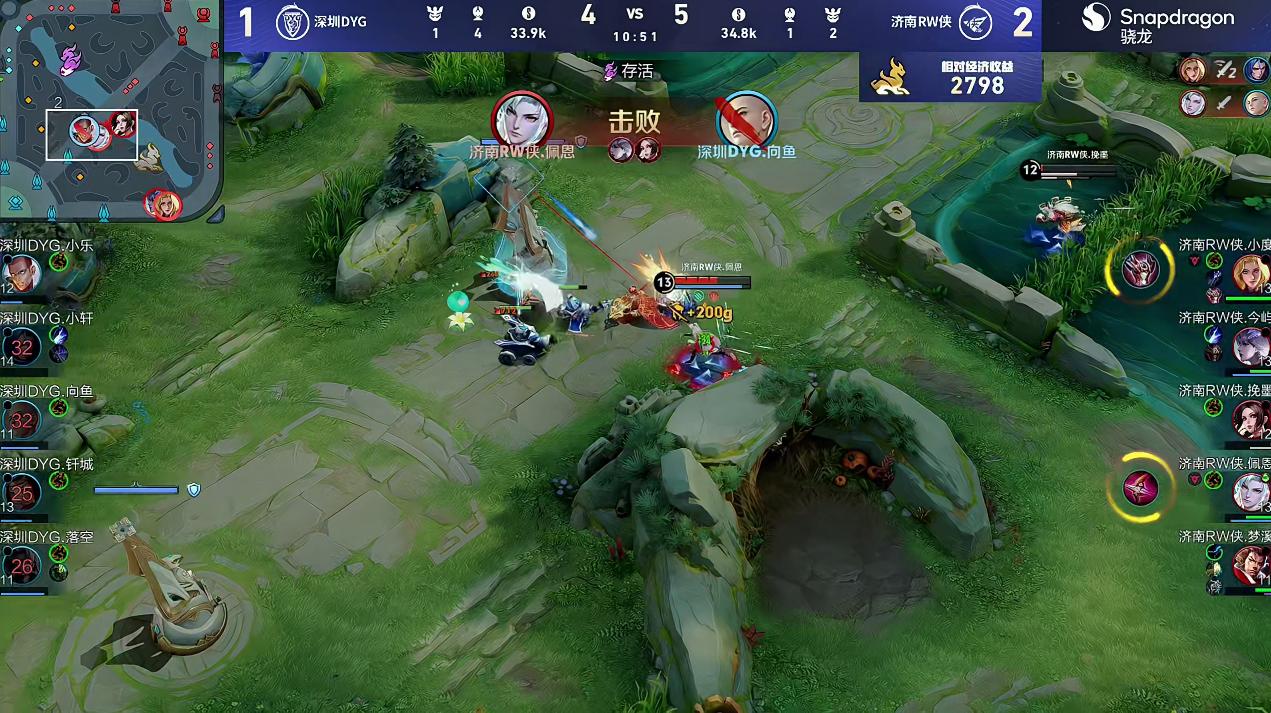Click the upper yellow-ringed ultimate cooldown icon
1271x713 pixels.
[1139, 270]
